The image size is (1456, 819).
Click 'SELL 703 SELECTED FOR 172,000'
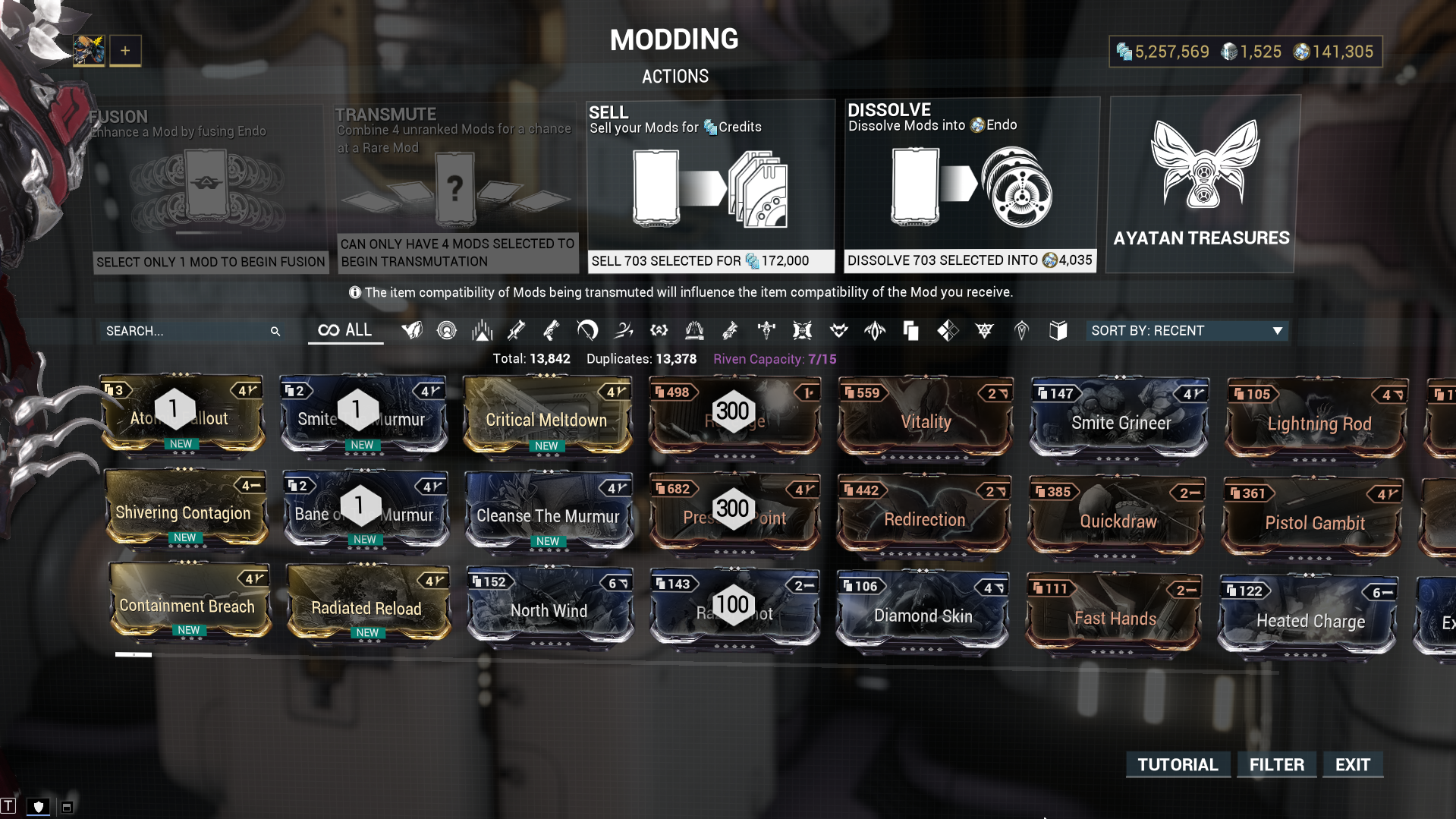[x=711, y=260]
